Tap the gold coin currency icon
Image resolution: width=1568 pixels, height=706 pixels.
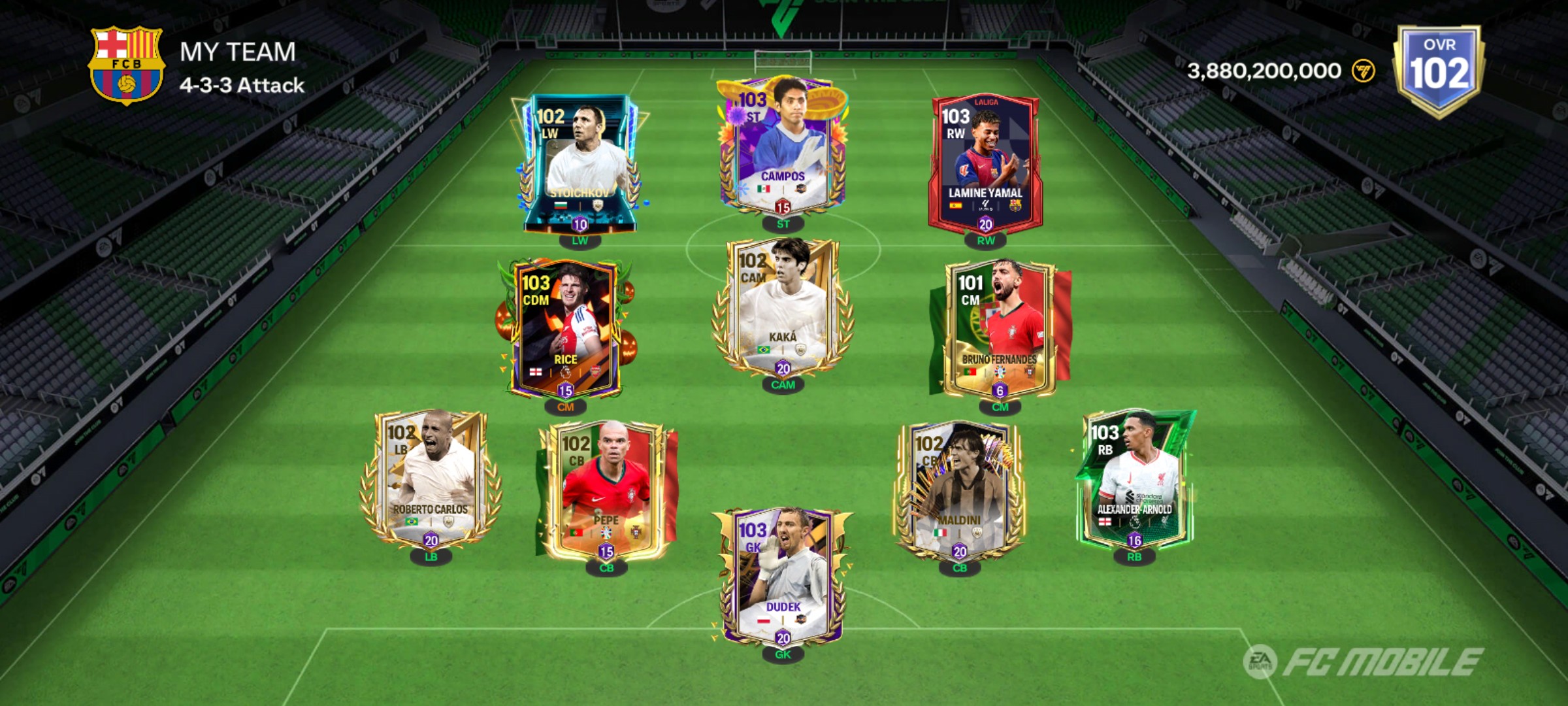(x=1363, y=71)
